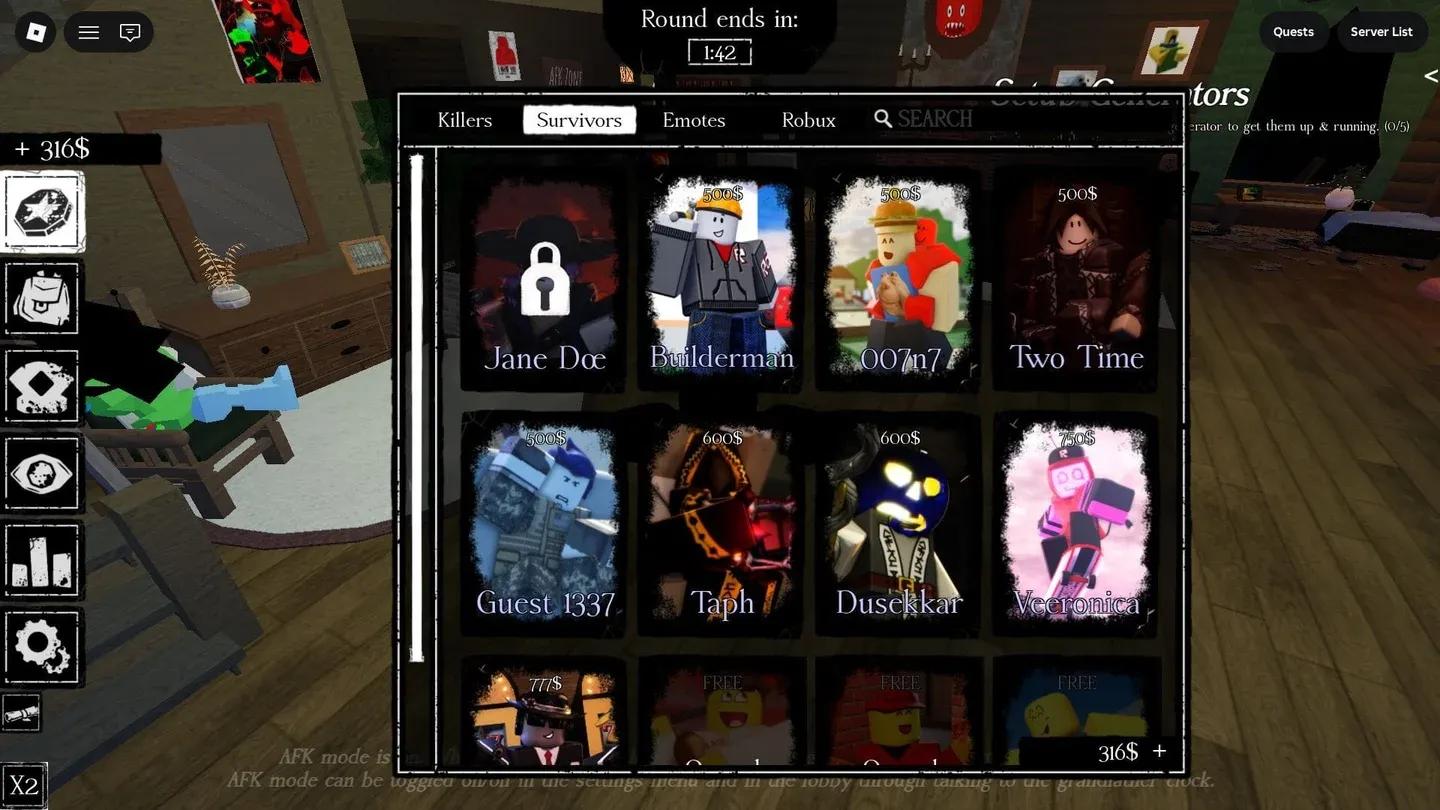Open the Quests button

tap(1292, 31)
